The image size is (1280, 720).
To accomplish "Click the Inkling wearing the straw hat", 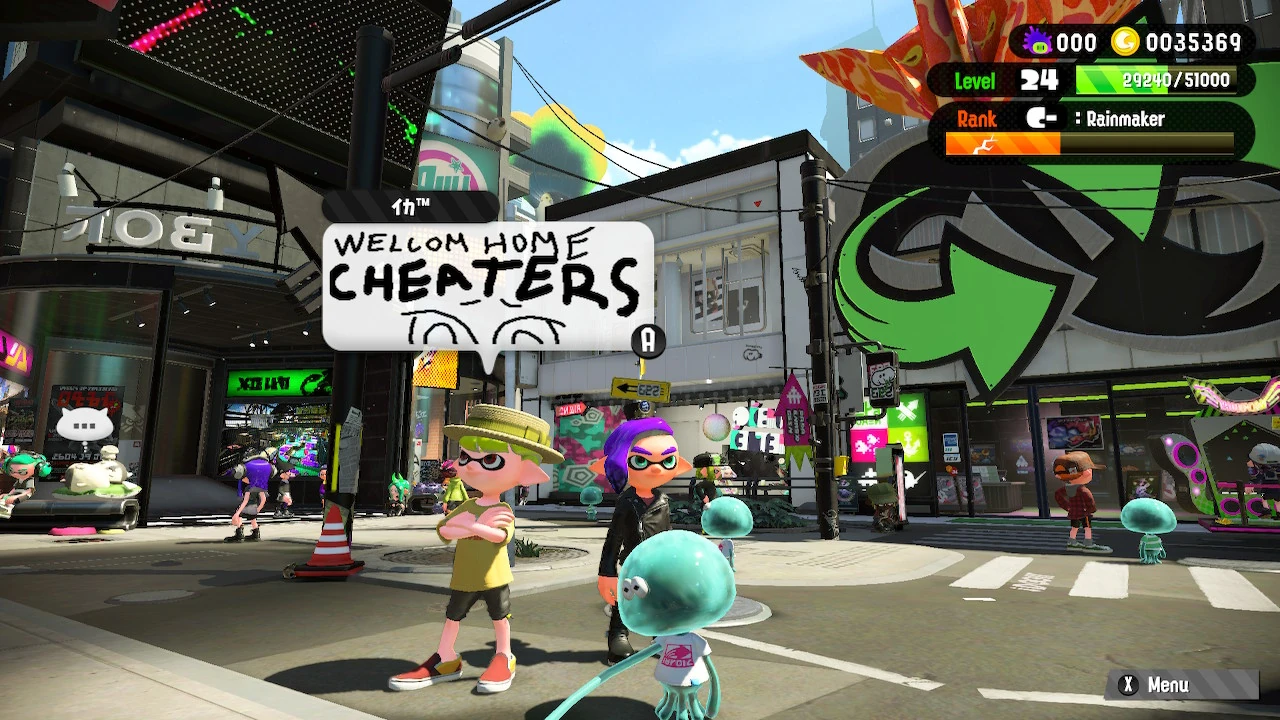I will point(480,520).
